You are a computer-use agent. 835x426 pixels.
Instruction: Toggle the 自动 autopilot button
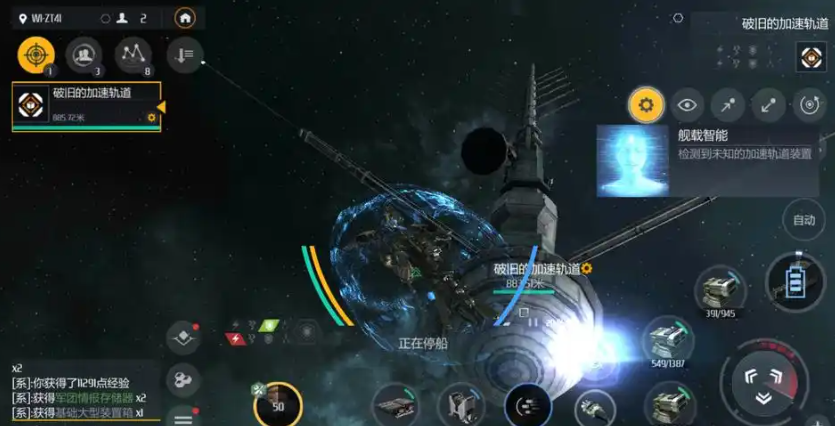coord(804,219)
